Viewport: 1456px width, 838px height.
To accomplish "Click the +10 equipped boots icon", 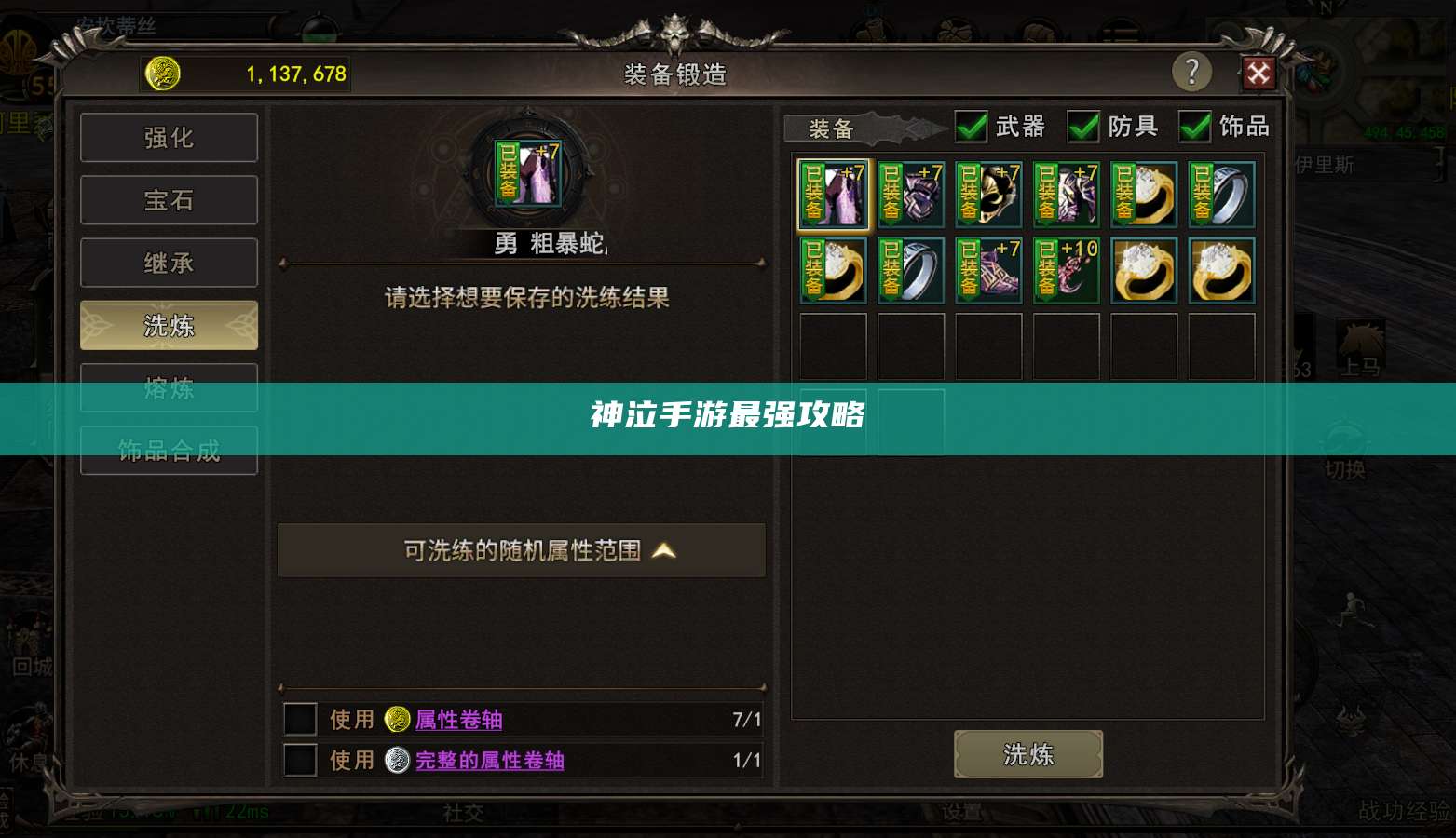I will coord(1066,270).
